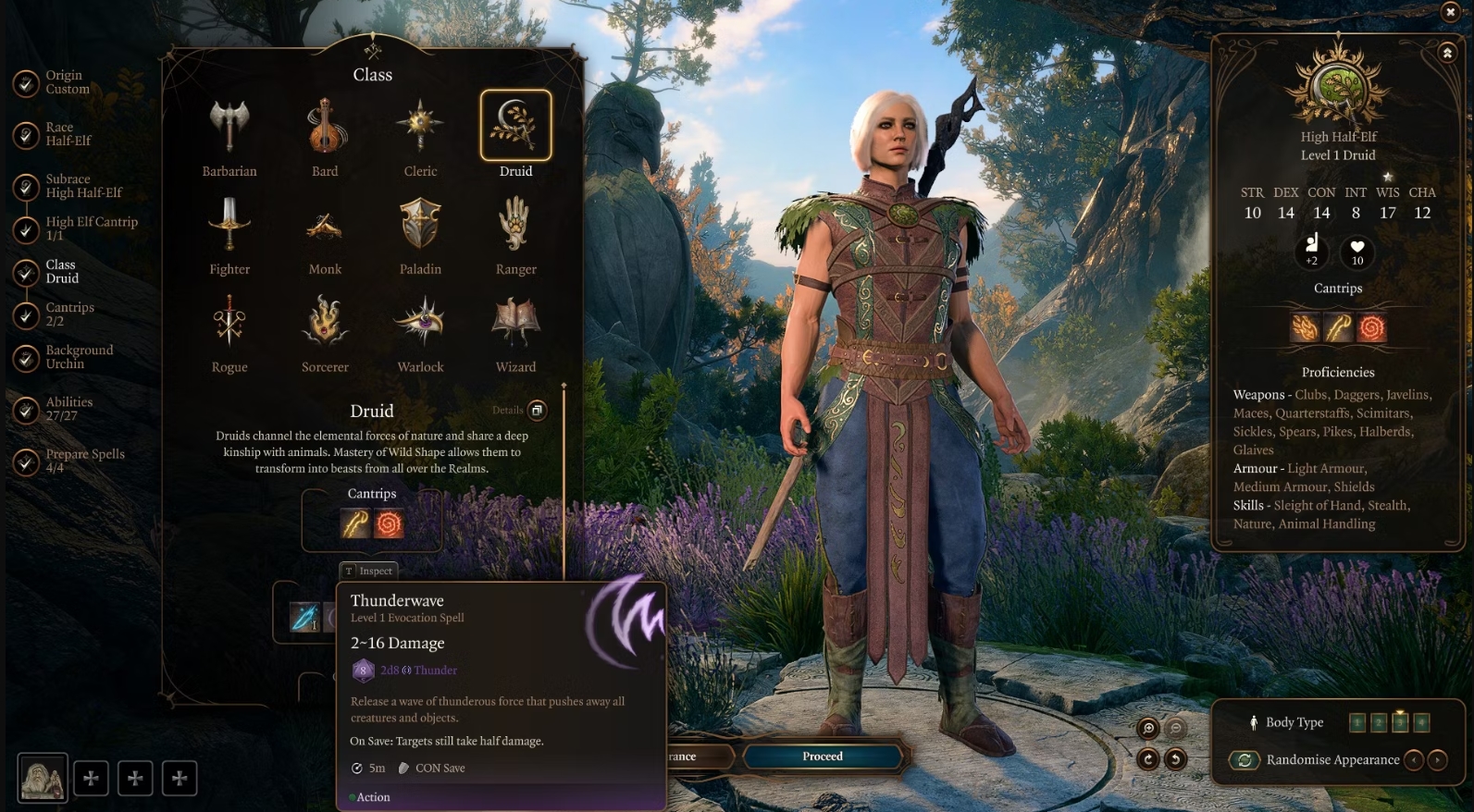The height and width of the screenshot is (812, 1474).
Task: Pick the Ranger class
Action: (515, 224)
